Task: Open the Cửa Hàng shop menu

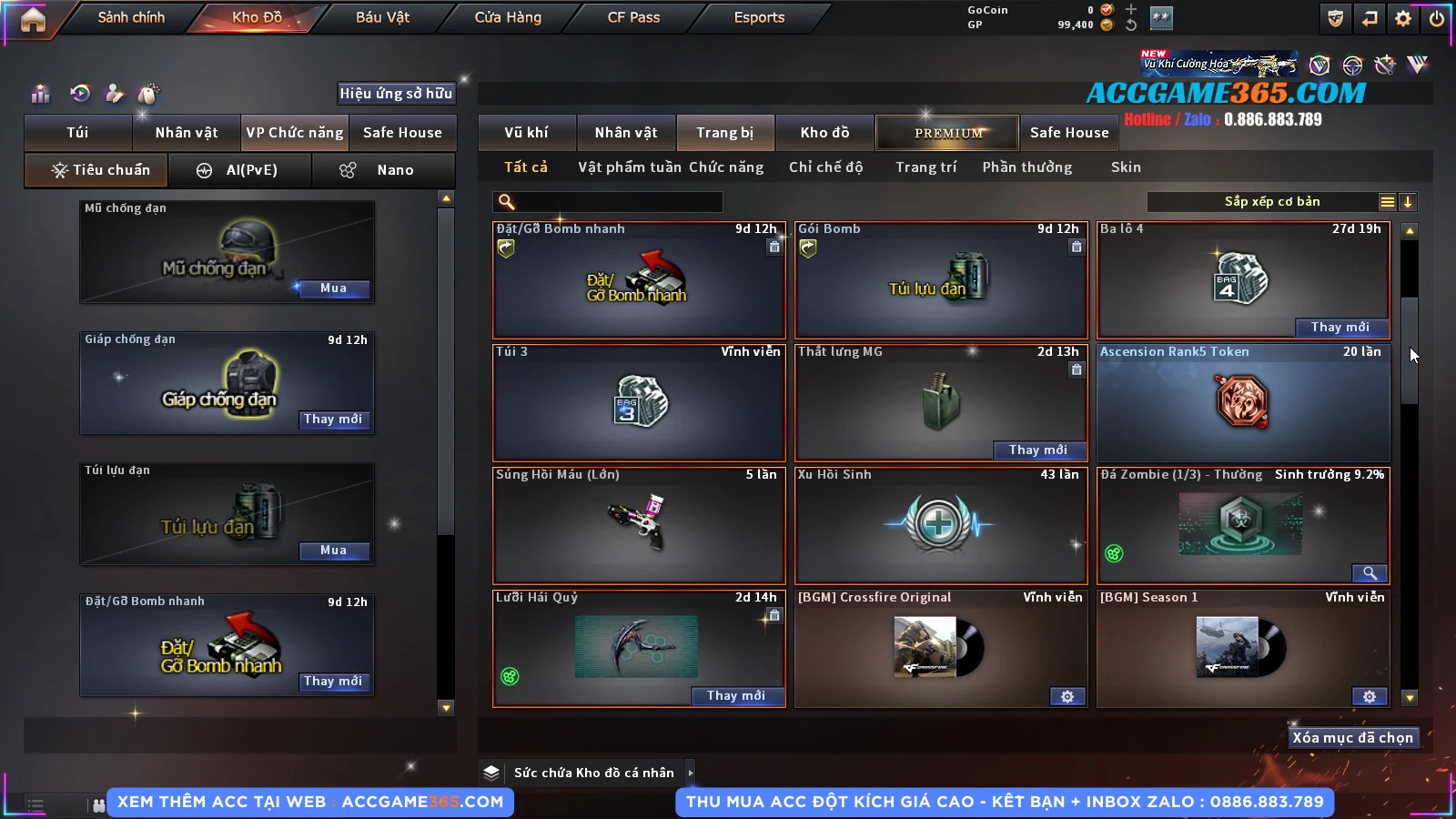Action: [508, 17]
